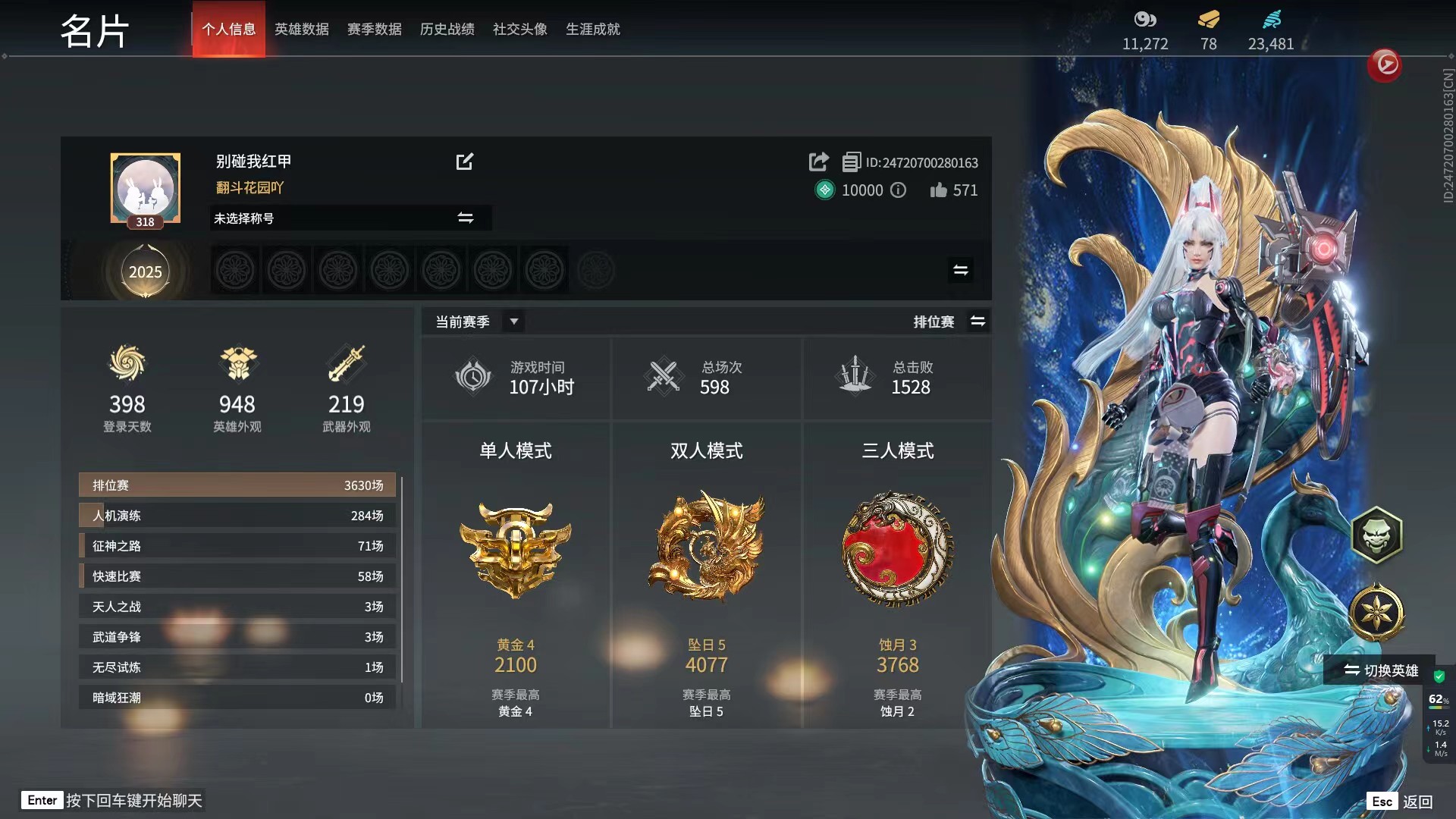Select the 社交头像 tab
The image size is (1456, 819).
click(x=519, y=29)
